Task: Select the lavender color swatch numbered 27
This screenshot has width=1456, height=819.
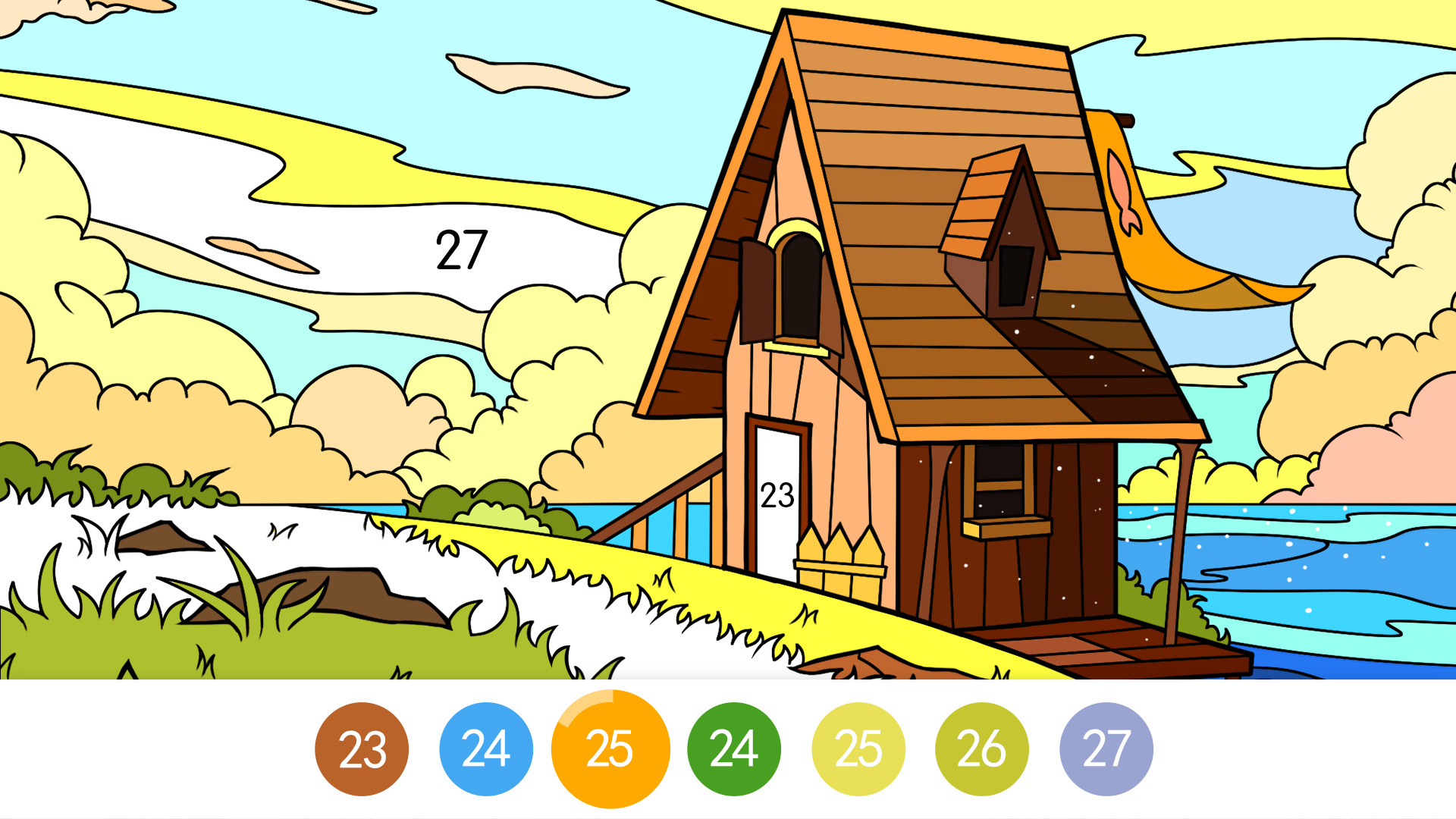Action: pos(1107,748)
